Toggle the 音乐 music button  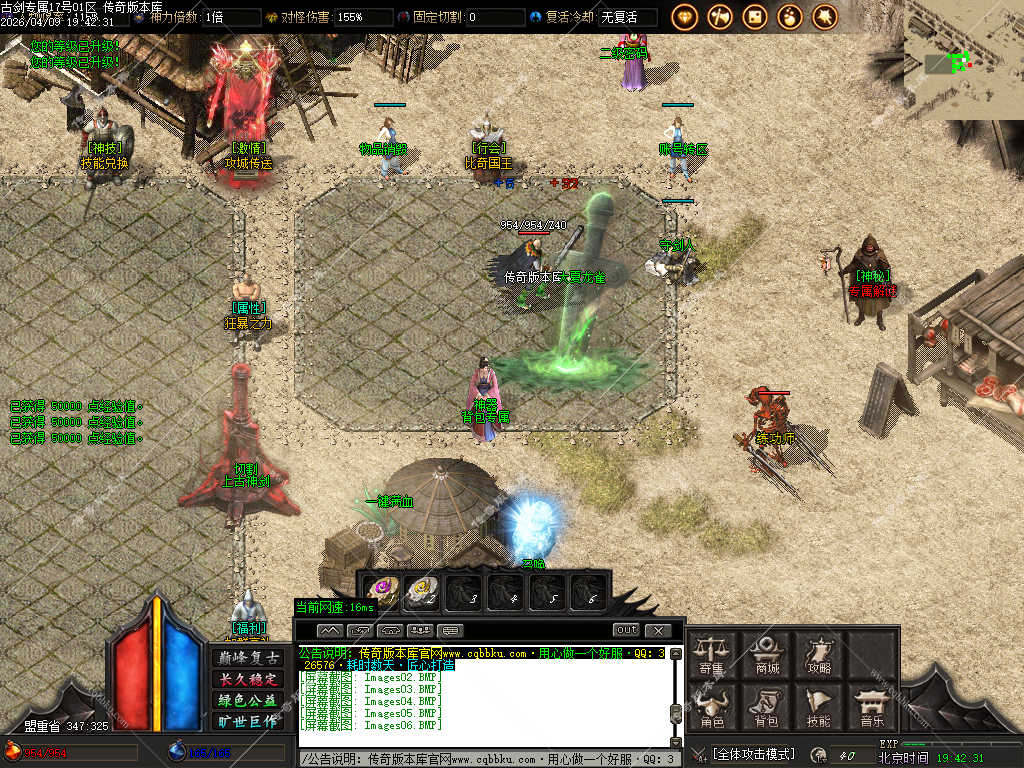tap(871, 707)
